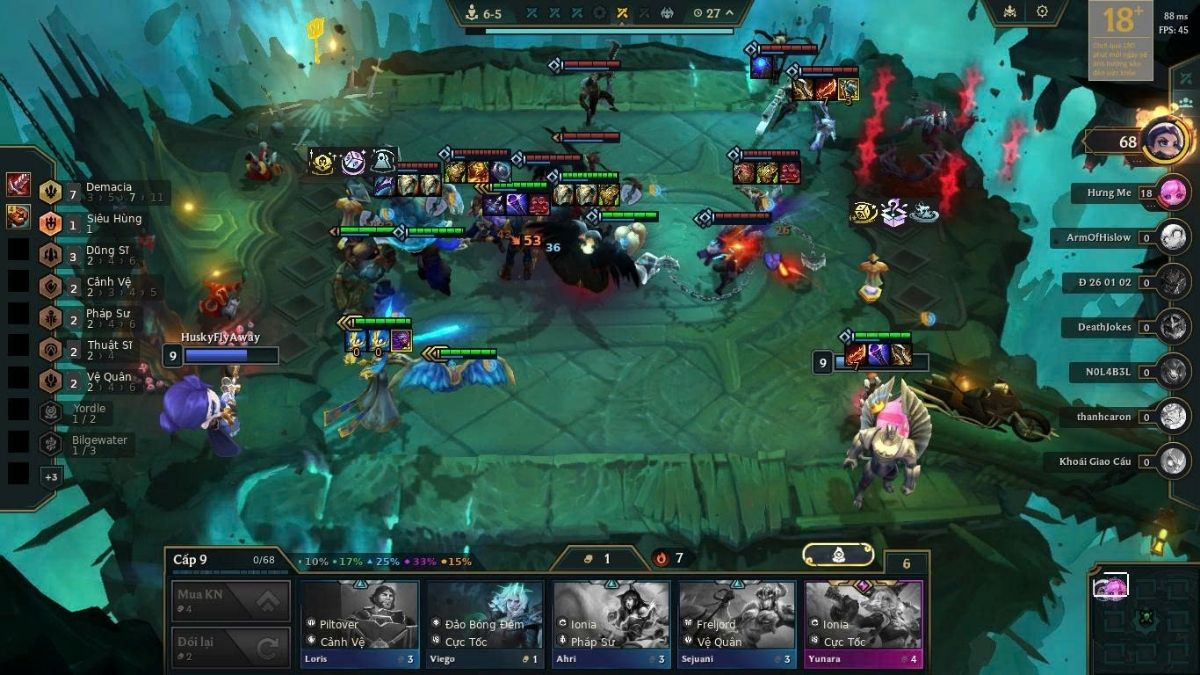View Hưng Me's board from the player list
The width and height of the screenshot is (1200, 675).
click(x=1174, y=193)
